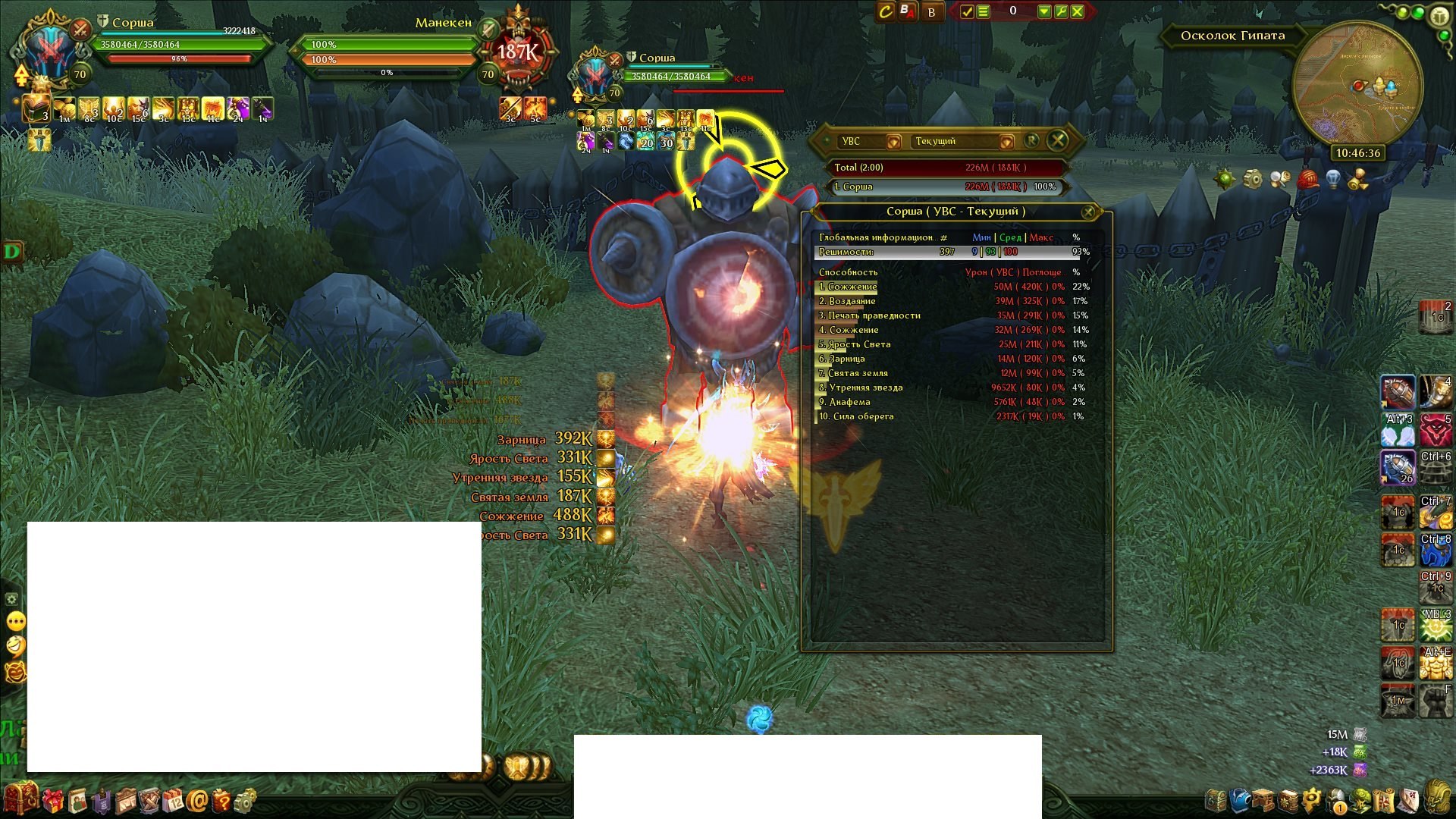Open the gift box icon

pyautogui.click(x=52, y=799)
